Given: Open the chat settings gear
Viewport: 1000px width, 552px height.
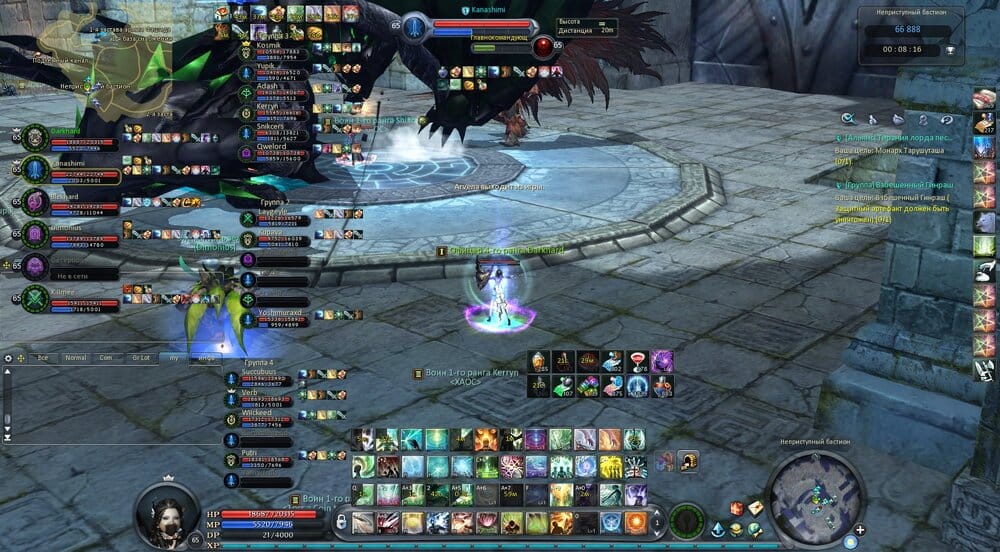Looking at the screenshot, I should 8,357.
